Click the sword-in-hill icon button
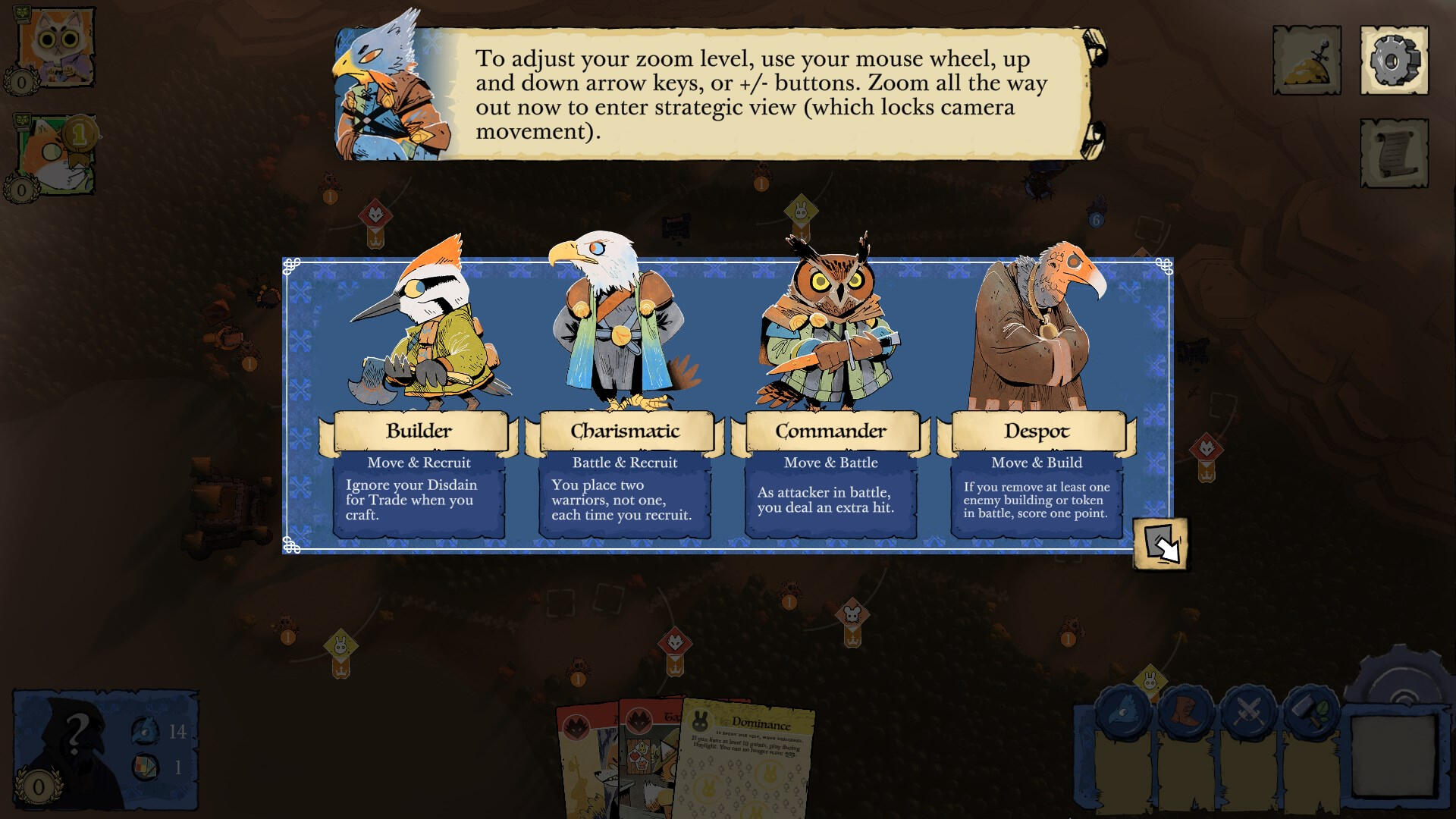Screen dimensions: 1456x819 pos(1307,61)
